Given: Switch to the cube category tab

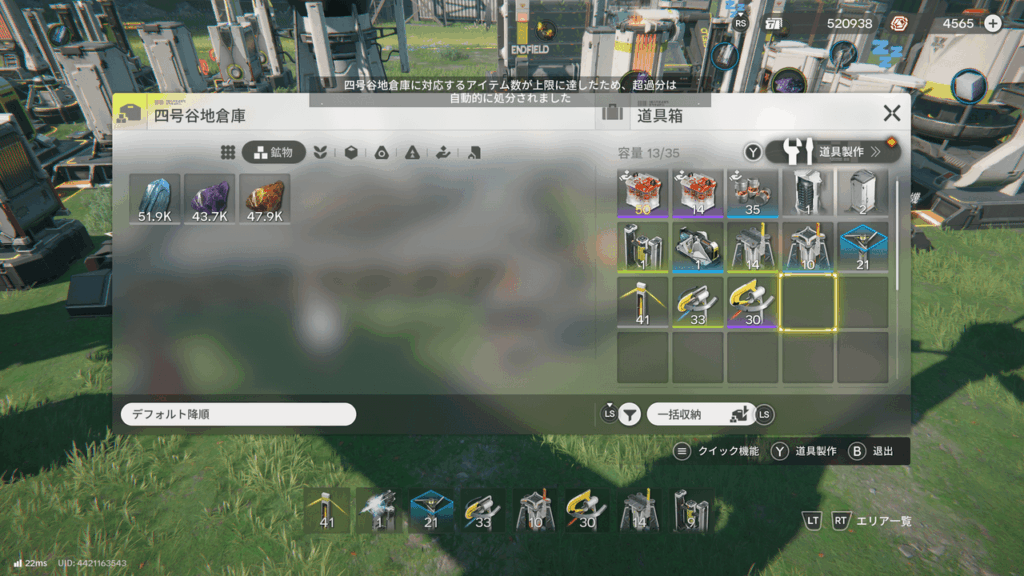Looking at the screenshot, I should (x=351, y=153).
